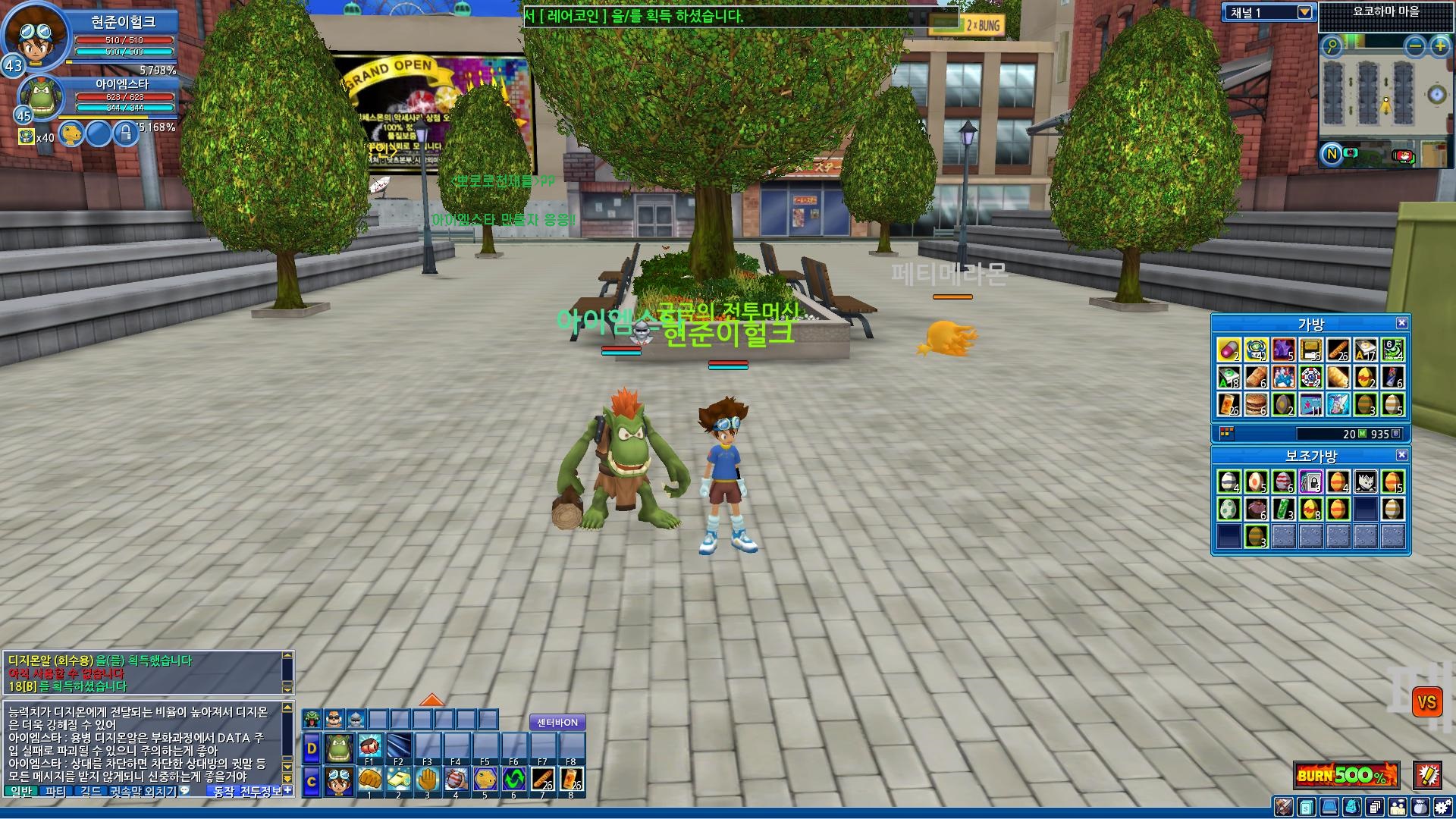Image resolution: width=1456 pixels, height=819 pixels.
Task: Select the green spotted egg in 보조가방
Action: click(x=1228, y=509)
